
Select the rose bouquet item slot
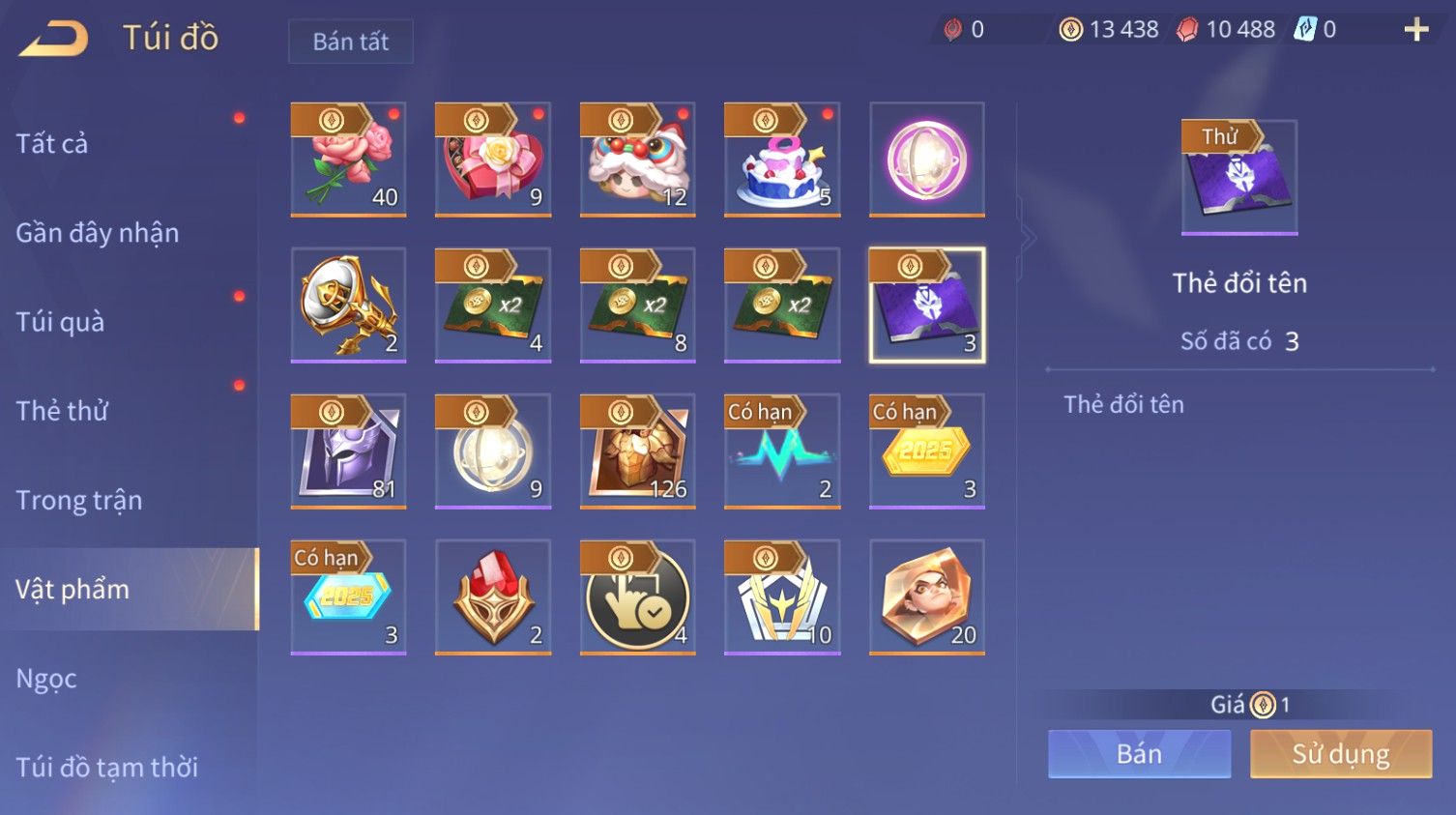pos(348,160)
